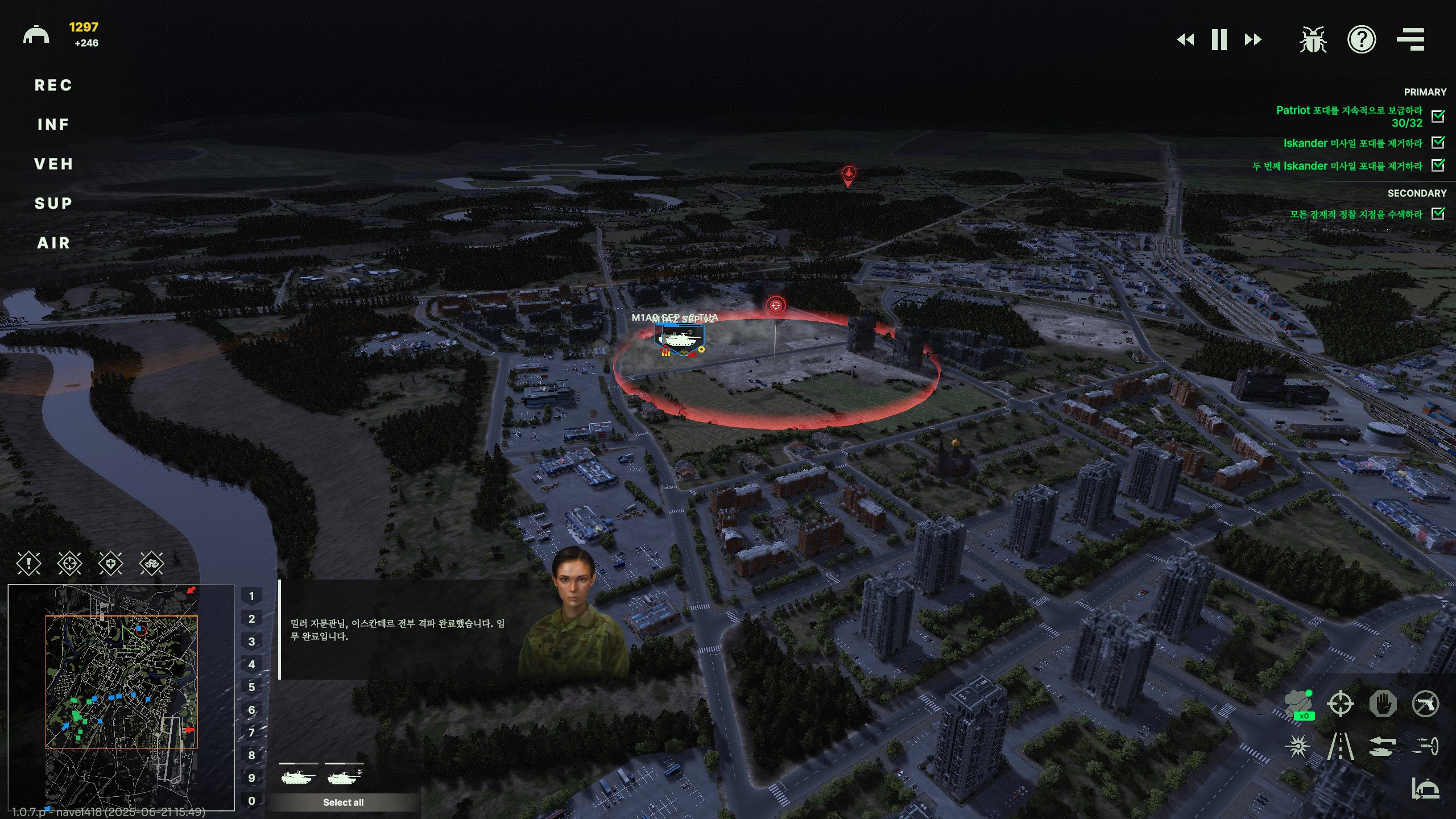Activate the shield with cross ping icon
1456x819 pixels.
coord(110,564)
